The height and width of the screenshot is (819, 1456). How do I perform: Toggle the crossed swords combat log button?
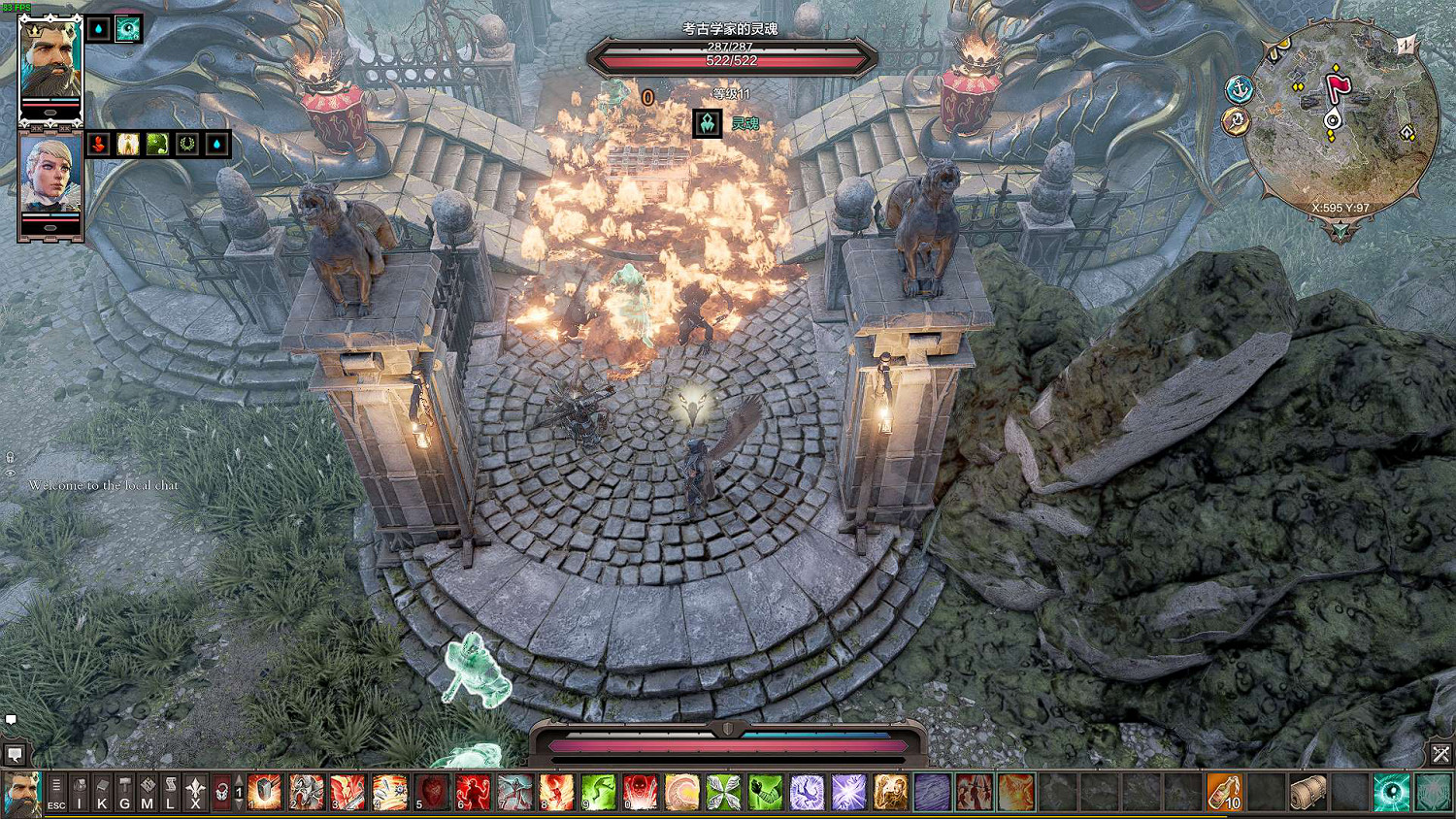point(1440,754)
